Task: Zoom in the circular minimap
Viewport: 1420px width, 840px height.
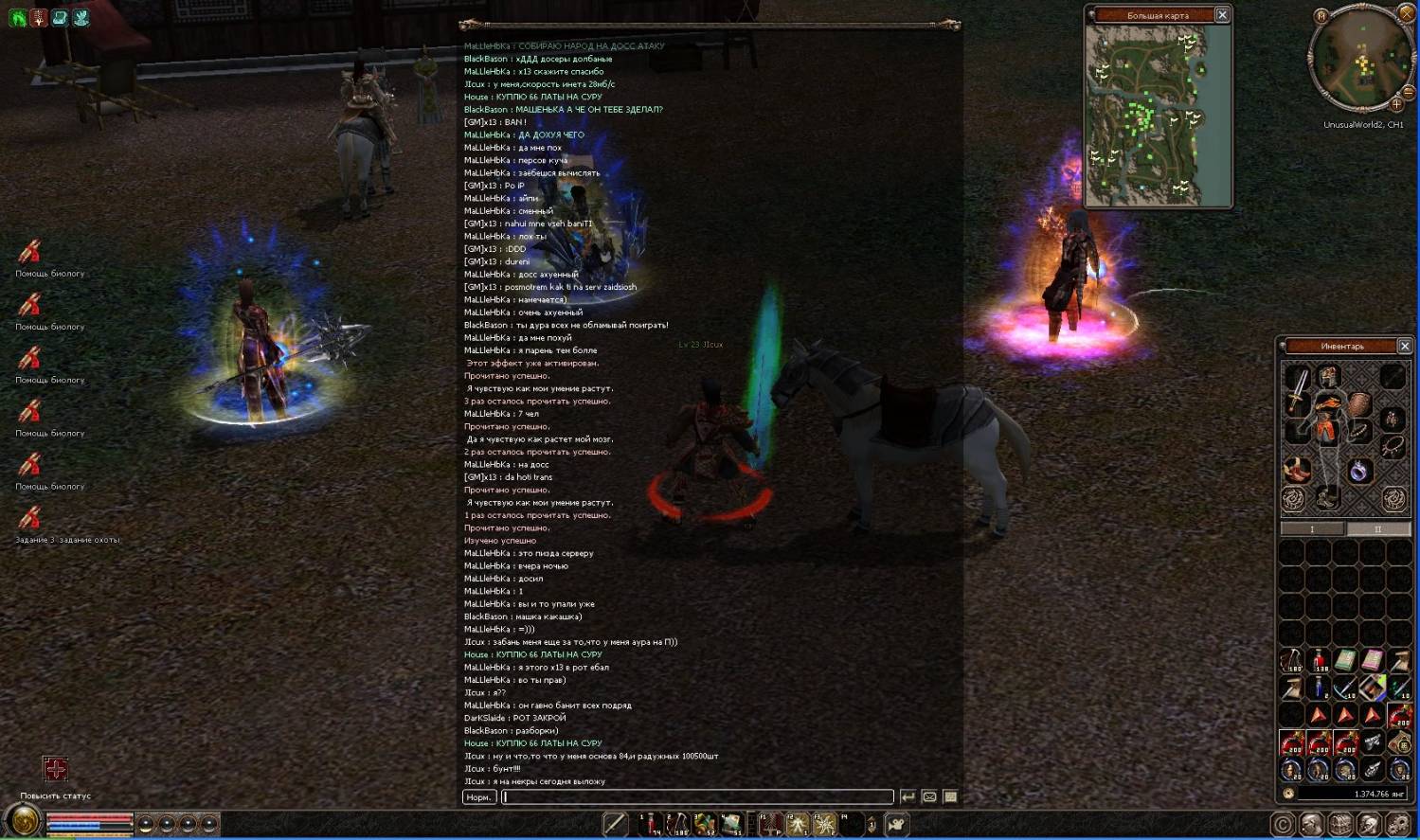Action: click(x=1396, y=104)
